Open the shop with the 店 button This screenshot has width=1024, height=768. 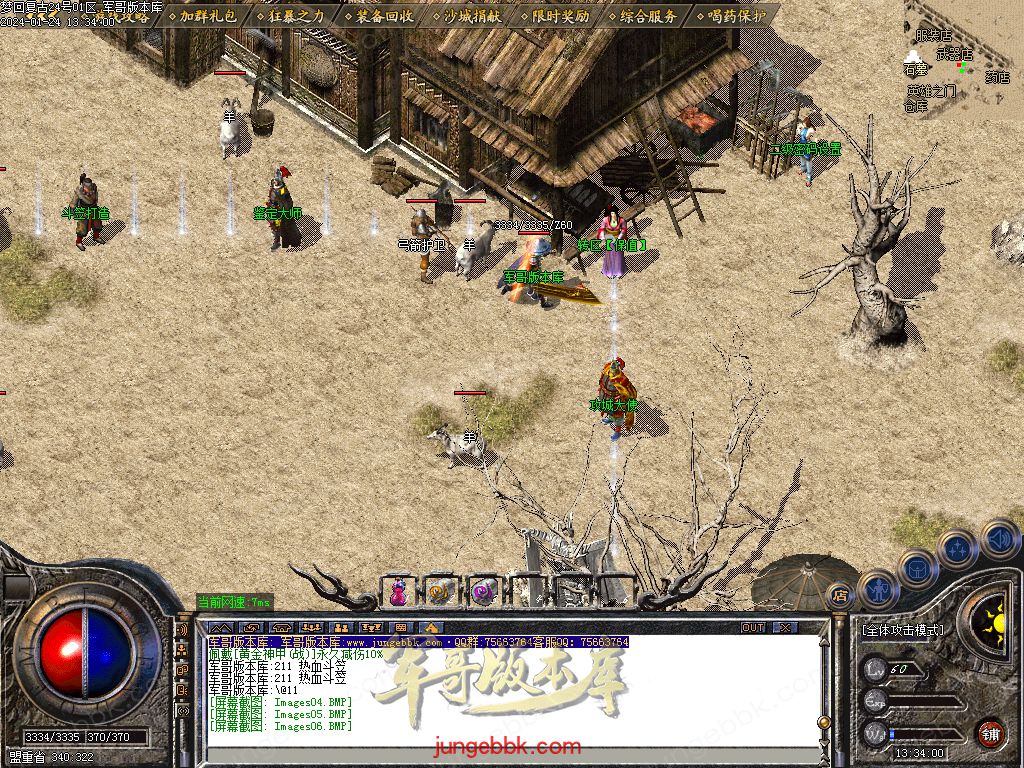(840, 595)
